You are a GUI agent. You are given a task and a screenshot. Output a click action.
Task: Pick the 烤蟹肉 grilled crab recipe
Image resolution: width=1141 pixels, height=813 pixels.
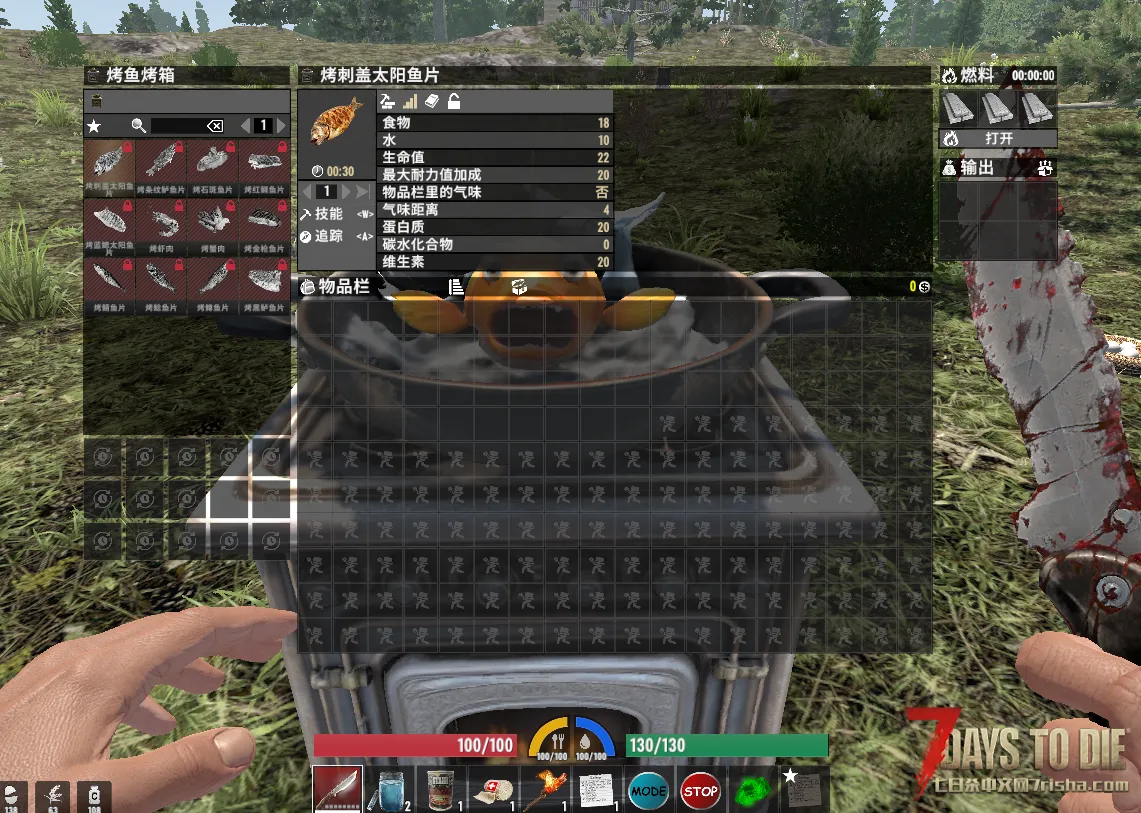coord(212,220)
